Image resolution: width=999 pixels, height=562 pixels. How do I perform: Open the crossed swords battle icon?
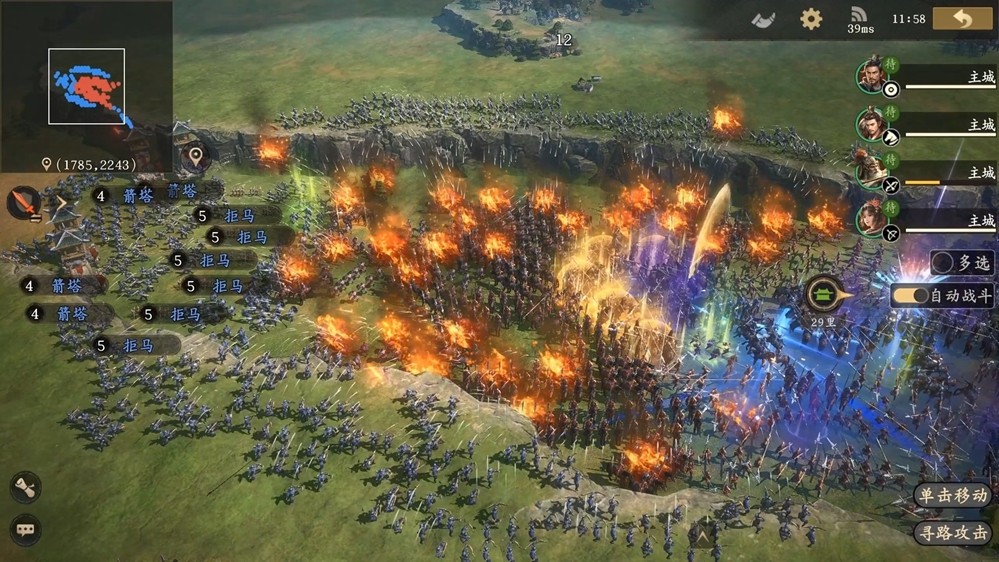coord(23,203)
